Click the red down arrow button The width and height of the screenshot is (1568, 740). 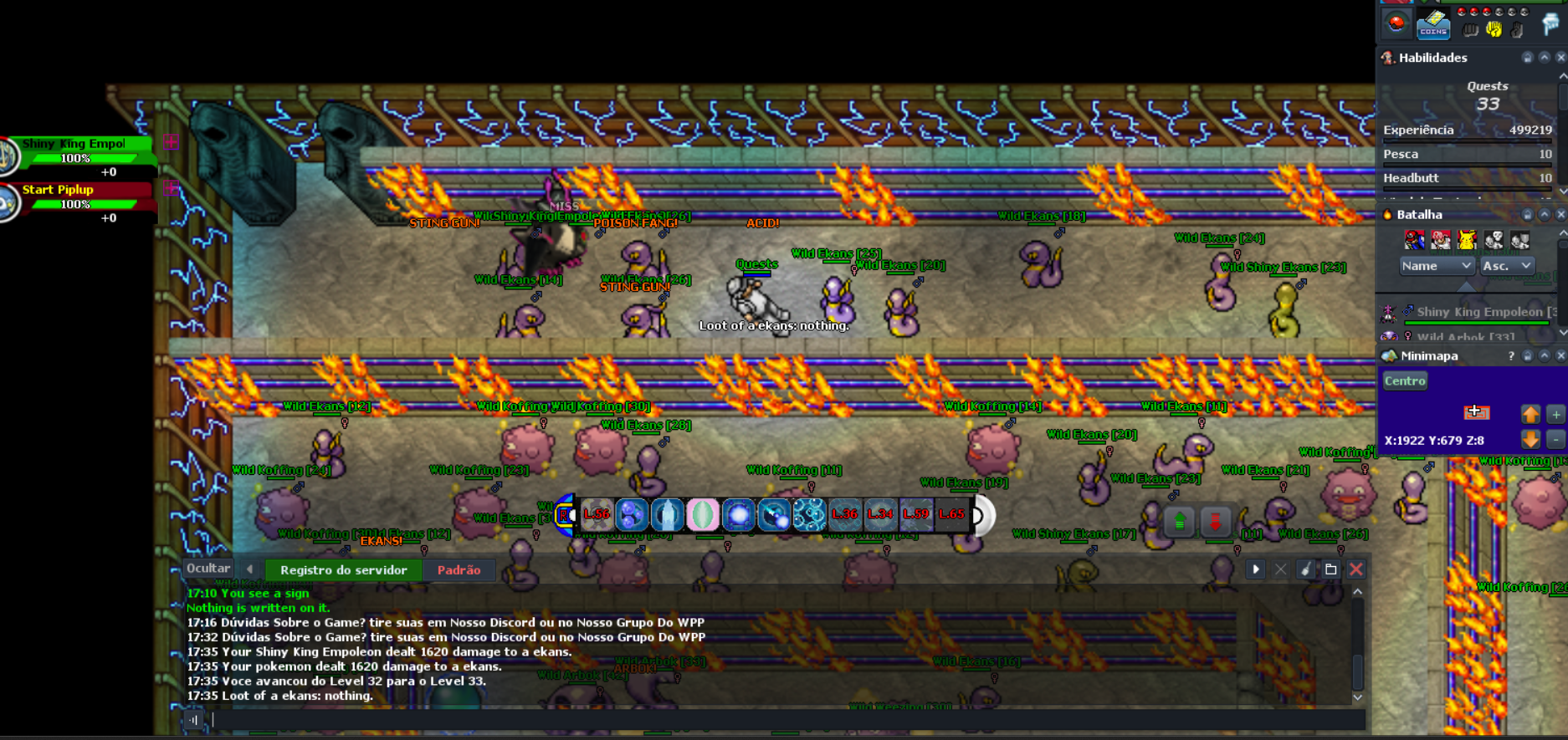pyautogui.click(x=1216, y=522)
